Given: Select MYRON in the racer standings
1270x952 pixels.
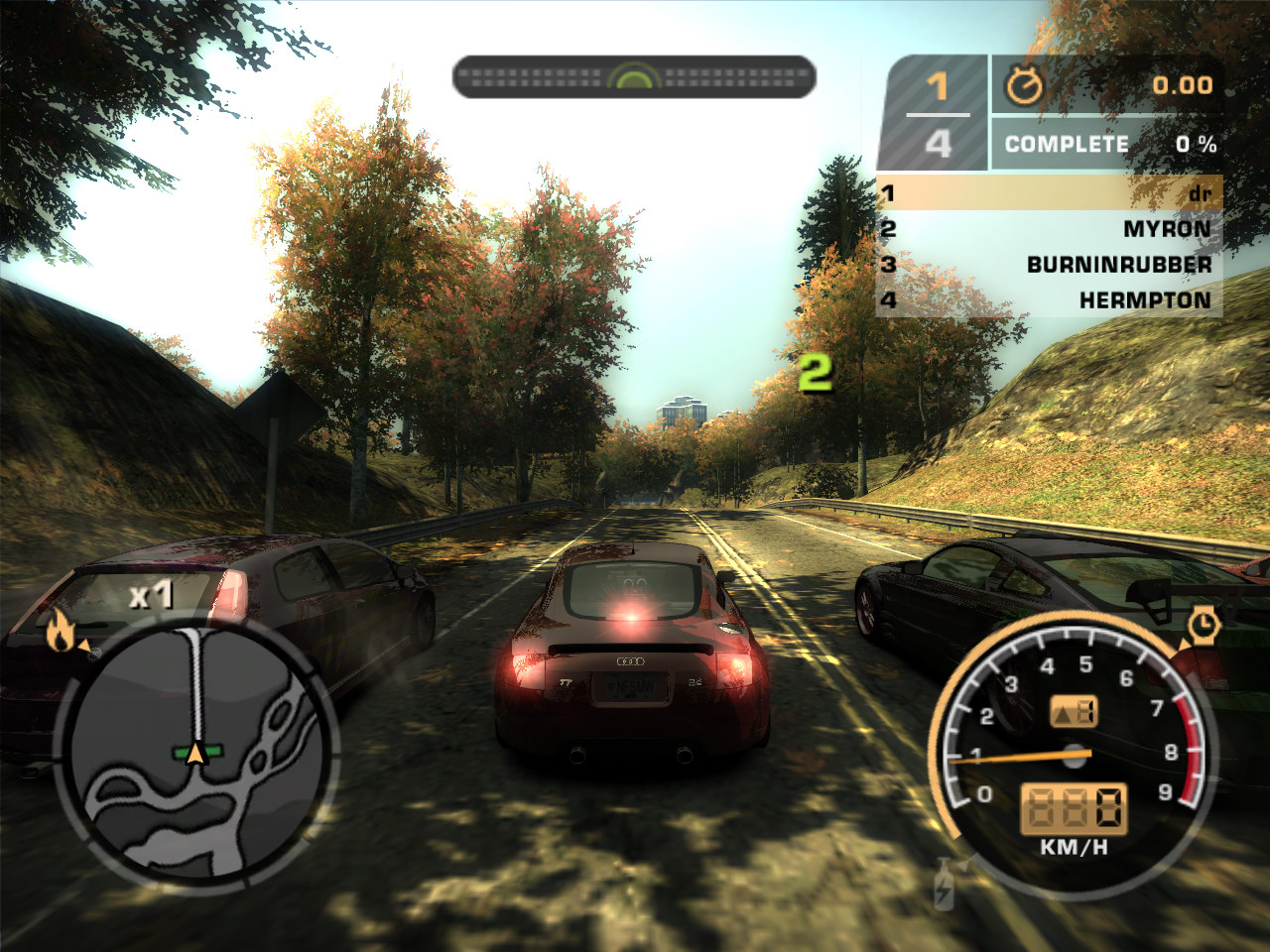Looking at the screenshot, I should point(1166,229).
